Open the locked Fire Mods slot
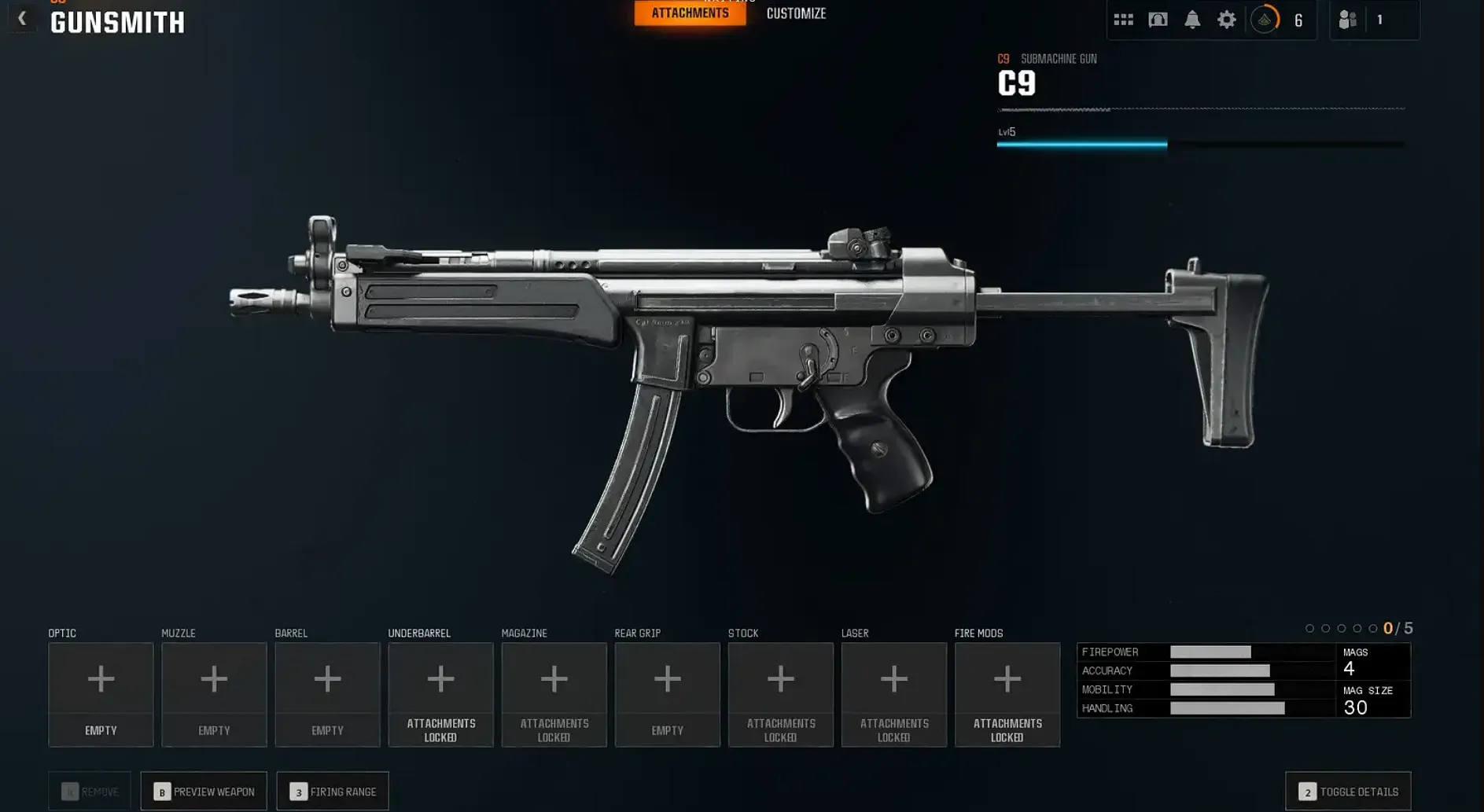This screenshot has height=812, width=1484. pos(1007,694)
